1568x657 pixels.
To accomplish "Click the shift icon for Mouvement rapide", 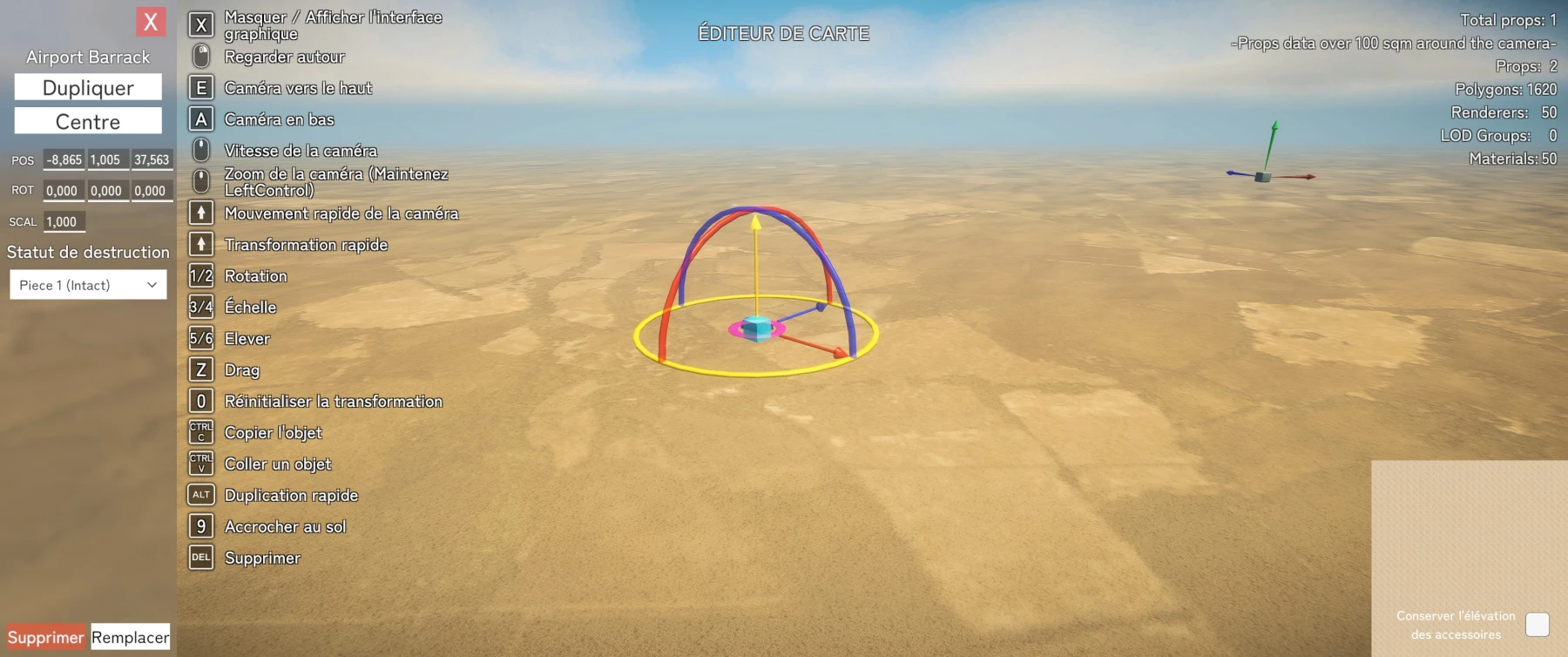I will [200, 213].
